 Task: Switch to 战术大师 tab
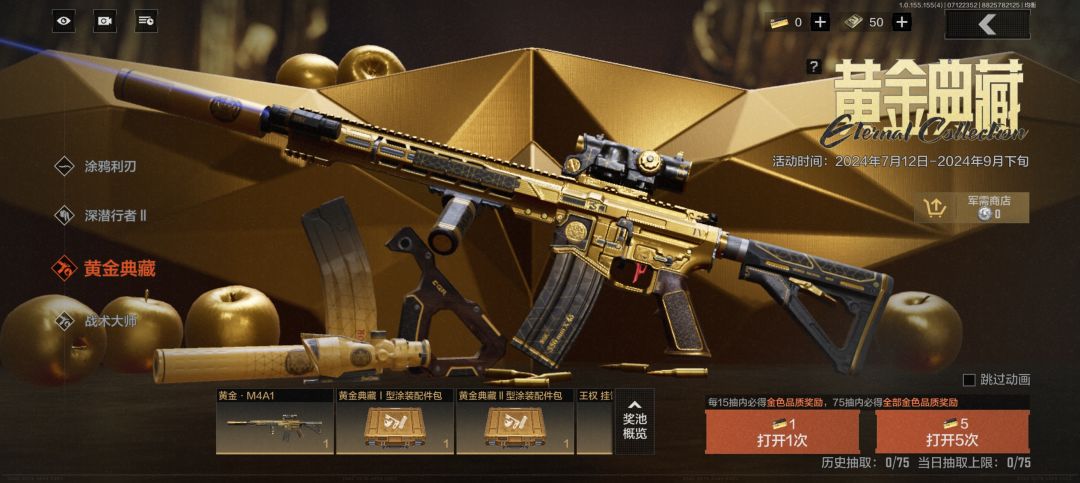click(x=107, y=321)
